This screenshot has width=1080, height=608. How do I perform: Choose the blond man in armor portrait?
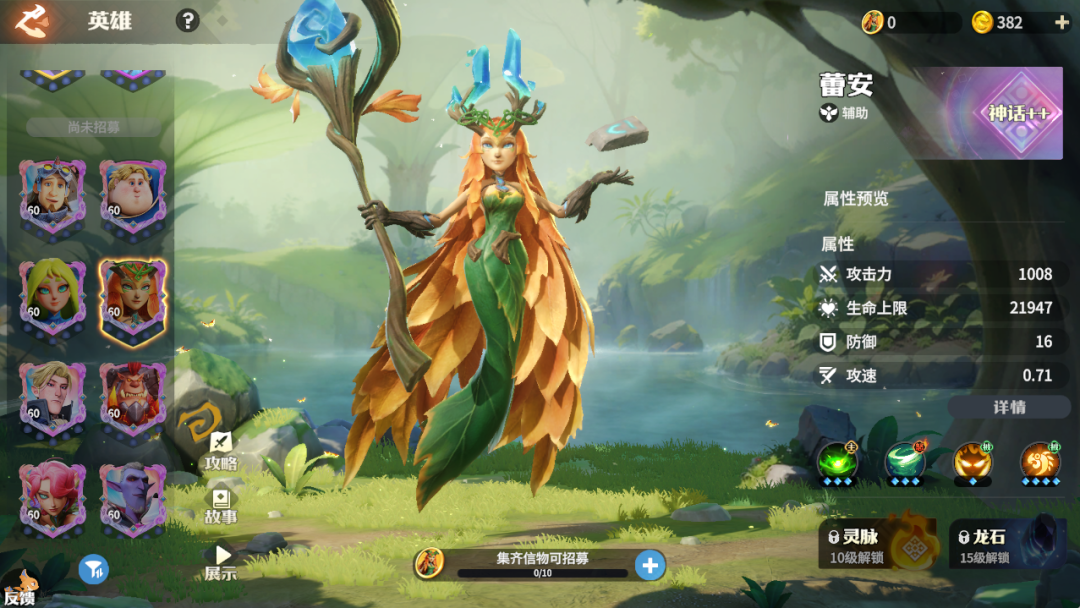(52, 397)
